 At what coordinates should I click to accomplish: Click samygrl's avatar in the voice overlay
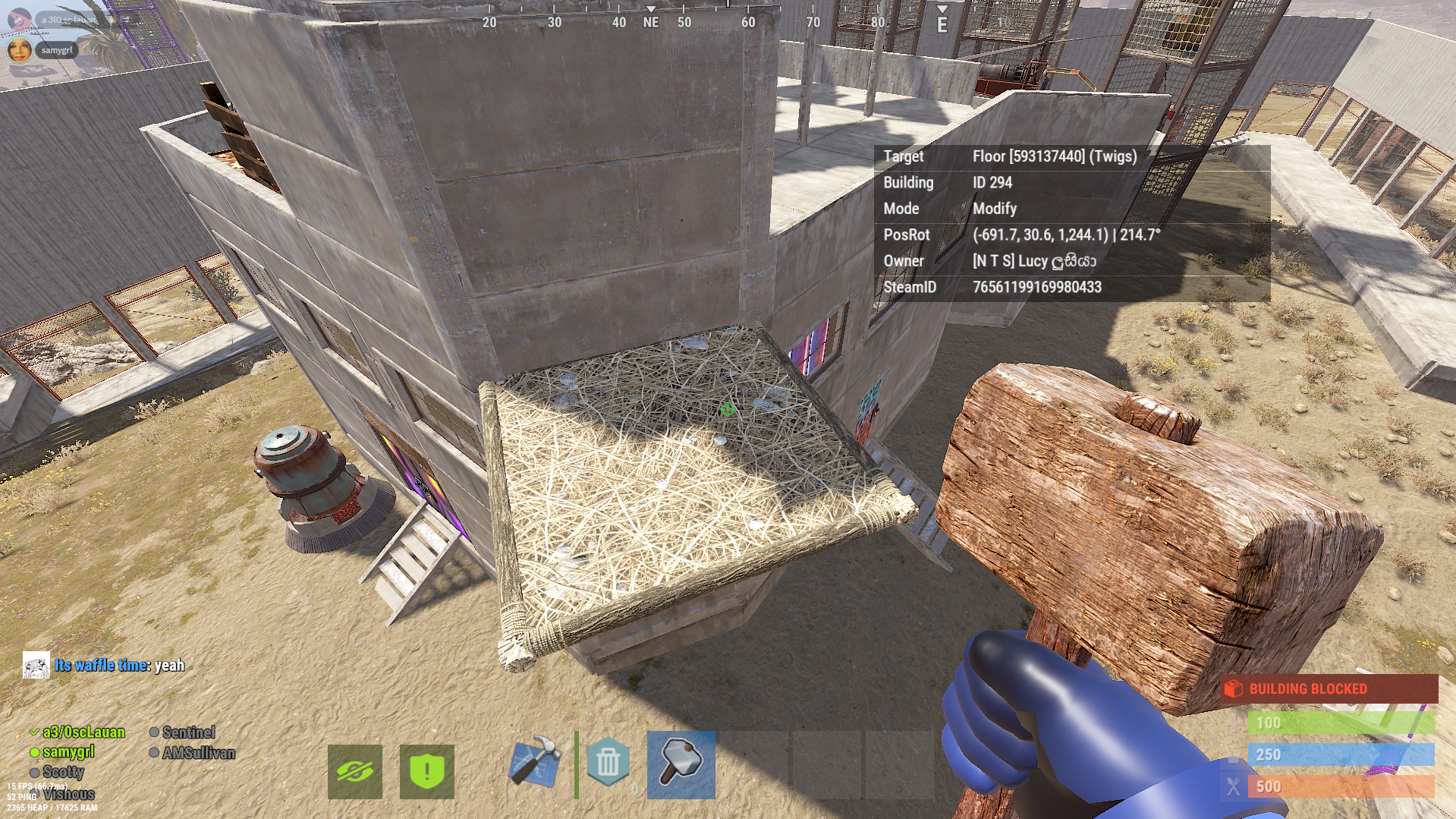19,50
